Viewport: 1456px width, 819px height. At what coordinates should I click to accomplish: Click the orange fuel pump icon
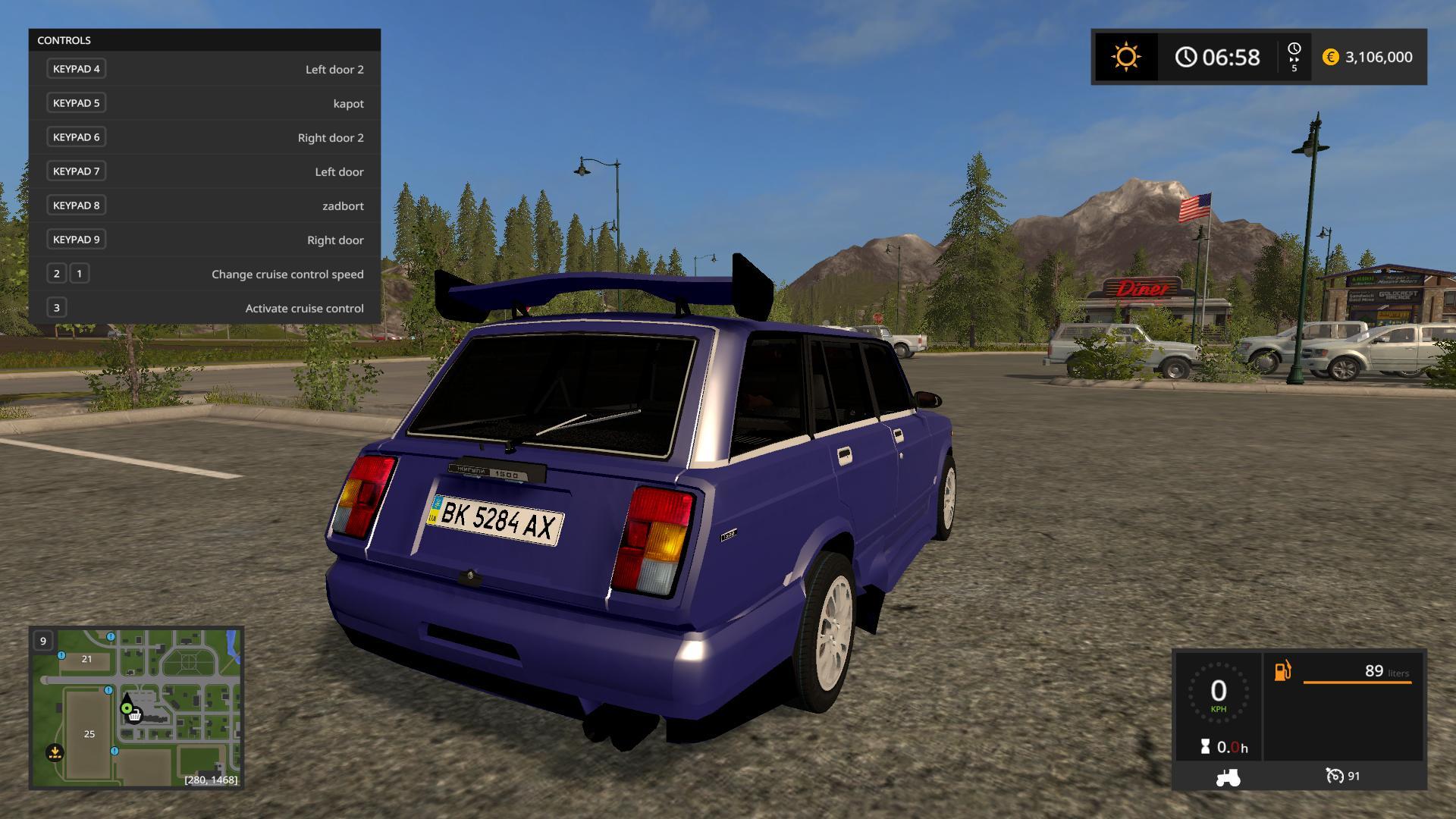[x=1282, y=670]
